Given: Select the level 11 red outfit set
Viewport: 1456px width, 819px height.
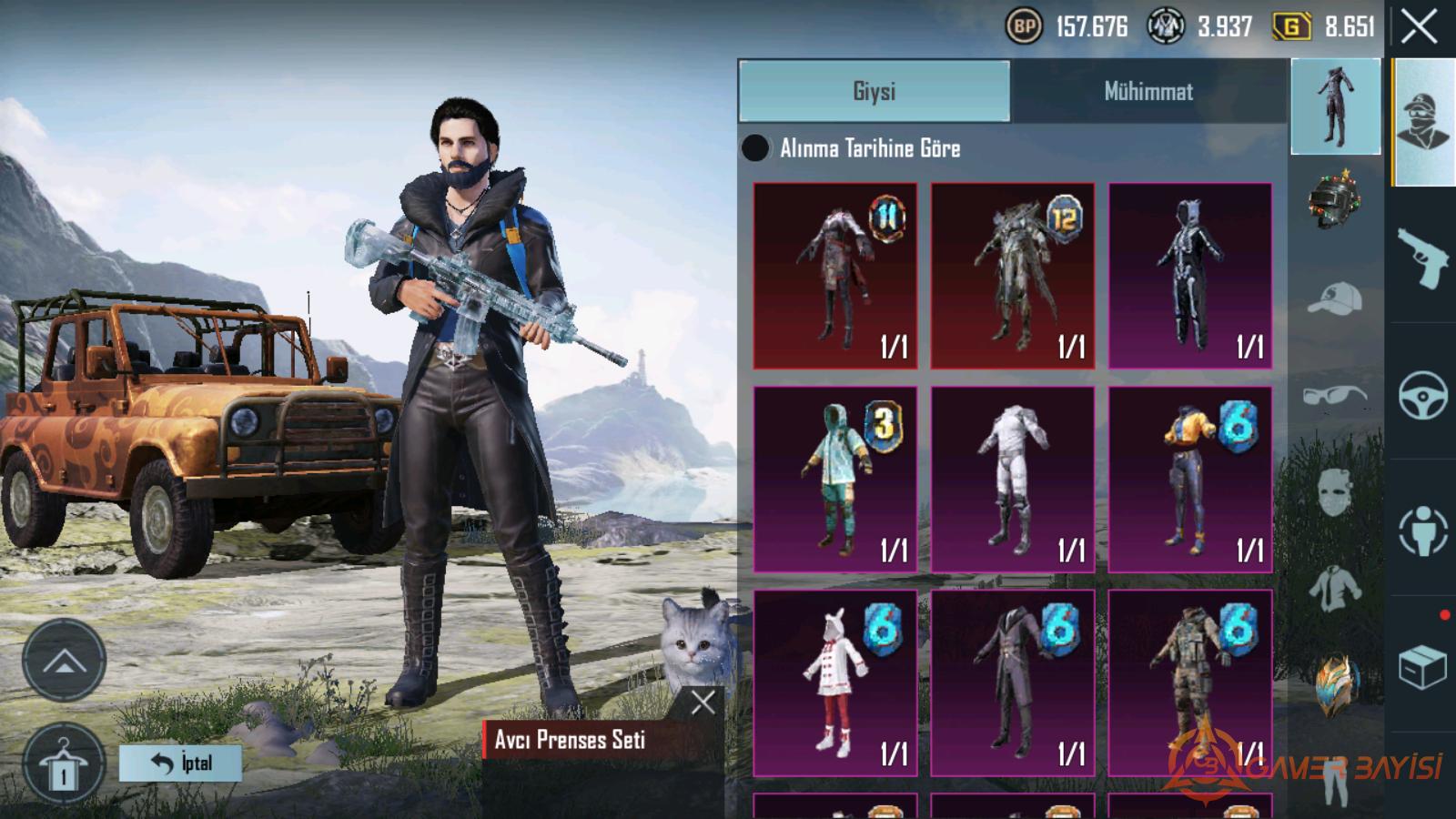Looking at the screenshot, I should (834, 275).
